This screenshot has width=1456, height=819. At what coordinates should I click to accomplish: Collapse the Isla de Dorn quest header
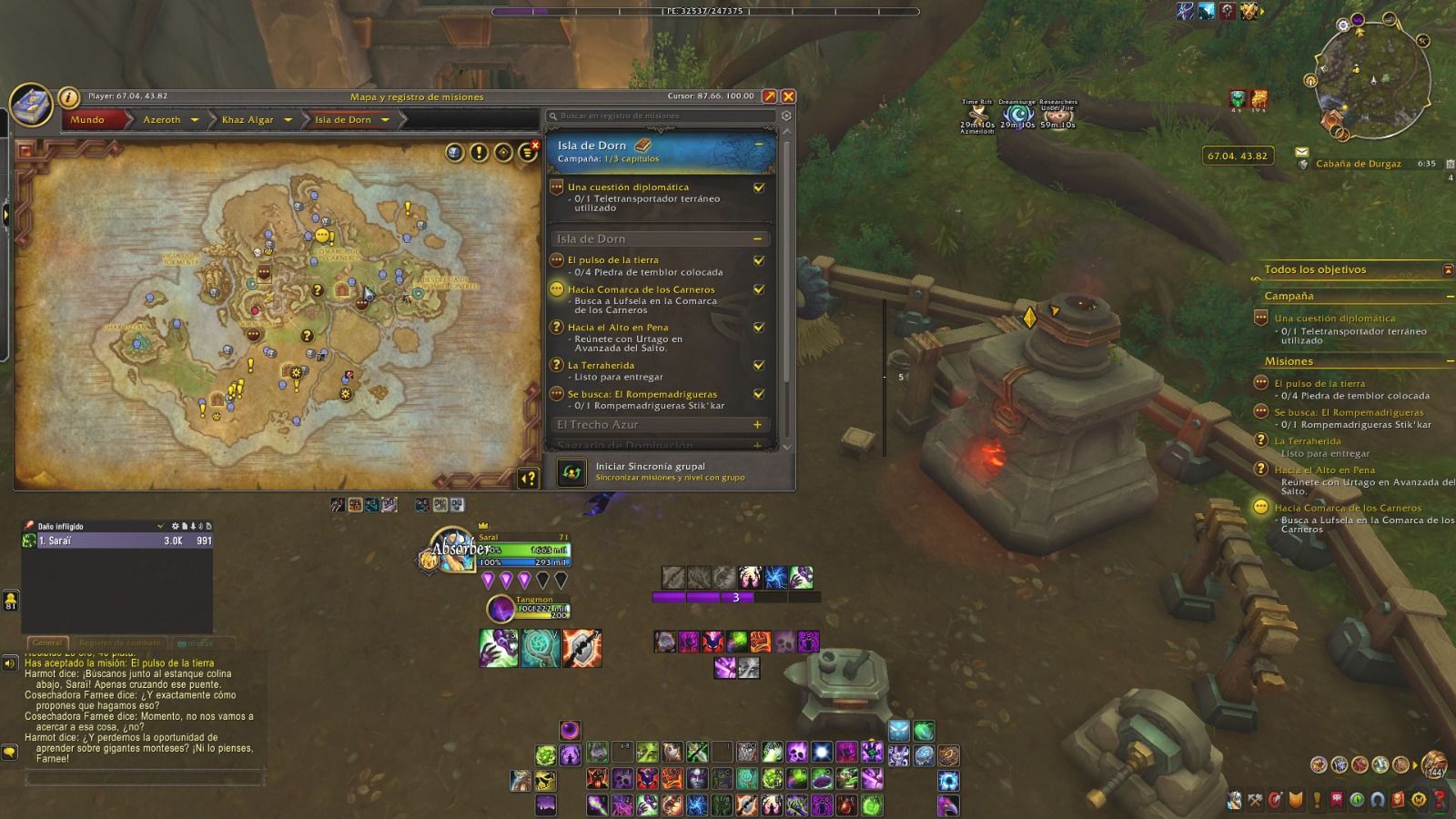pyautogui.click(x=759, y=145)
